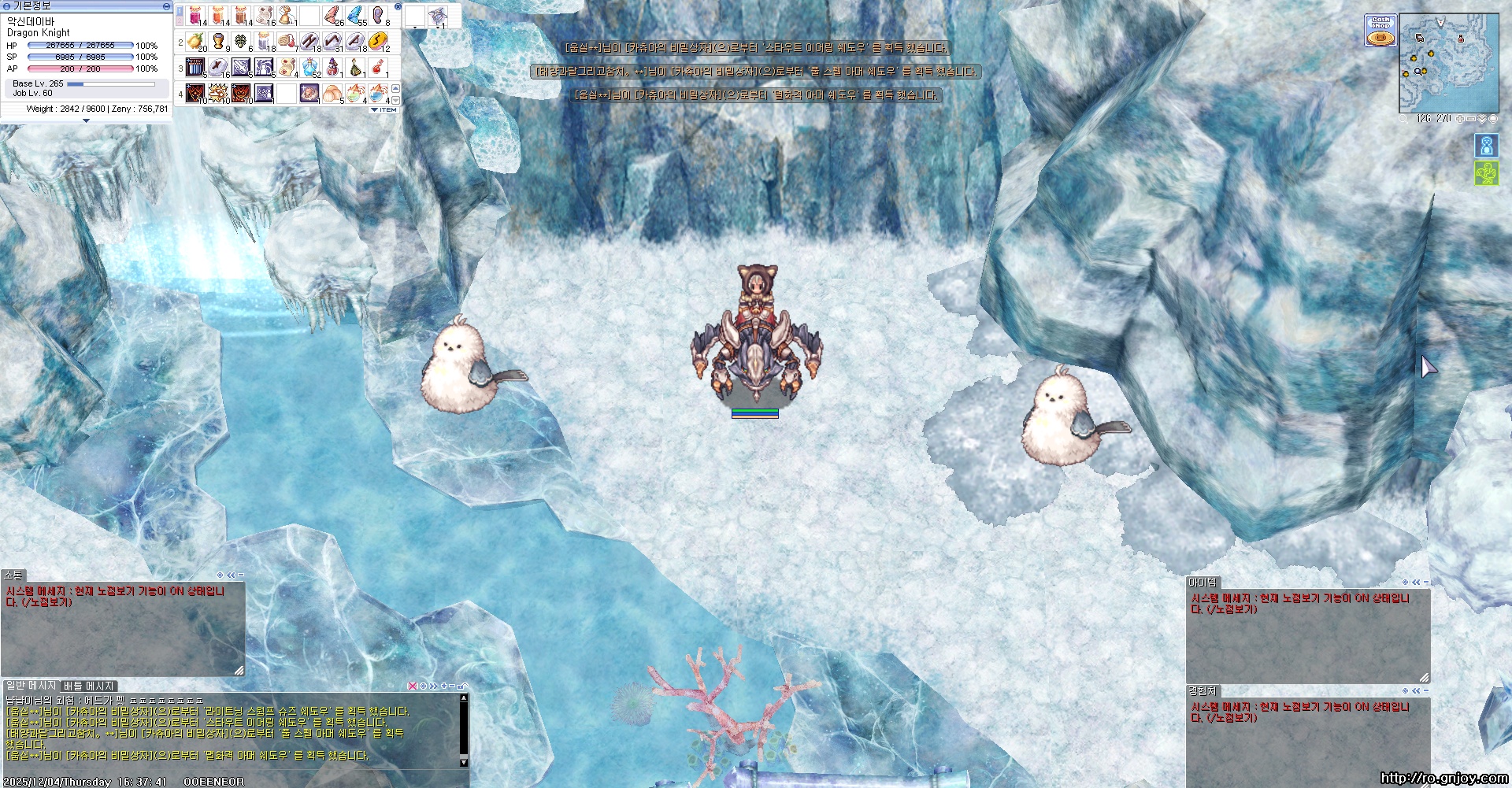Minimize the 기본정보 basic info window
1512x788 pixels.
click(166, 6)
